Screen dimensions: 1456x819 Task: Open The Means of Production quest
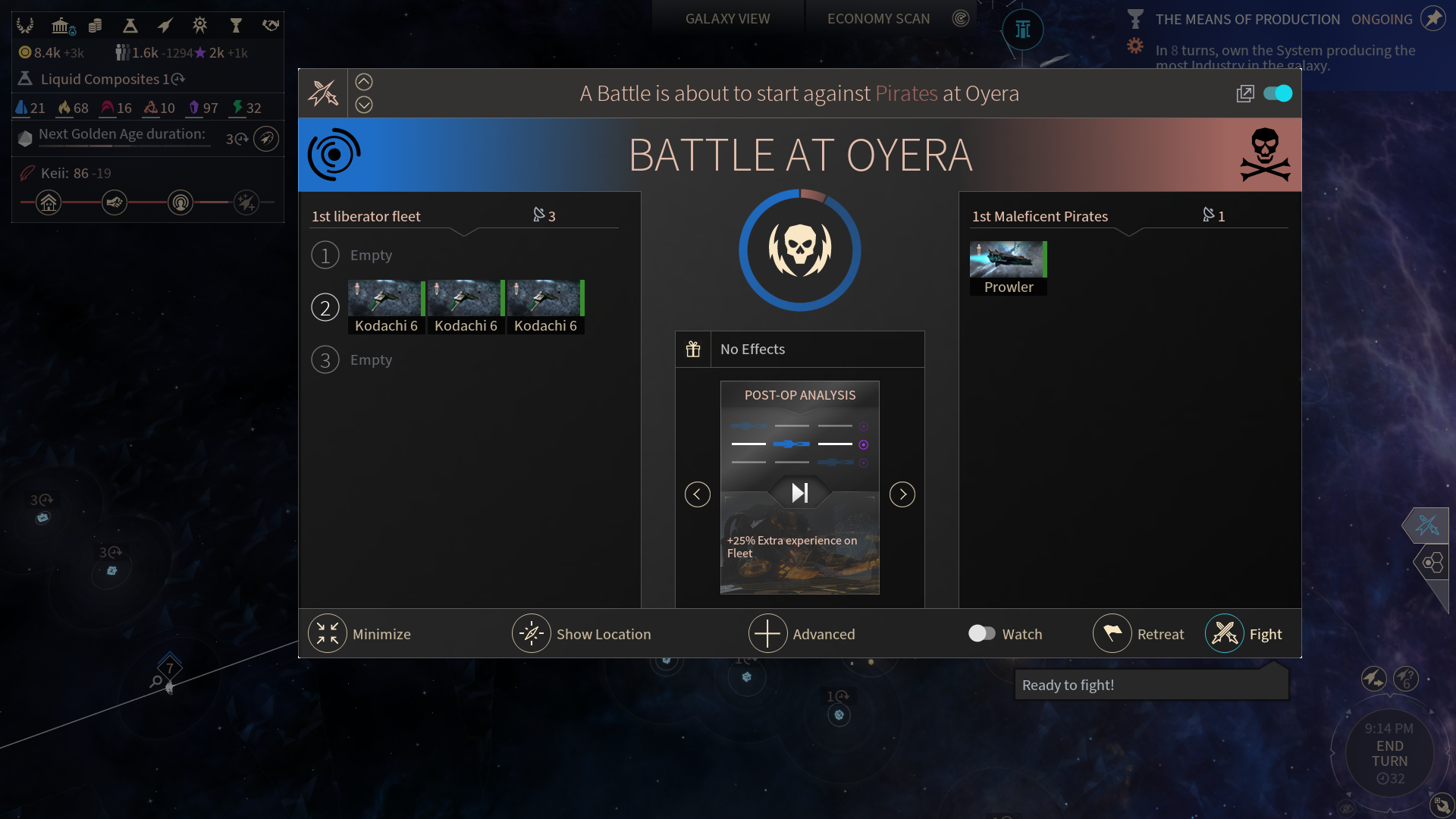coord(1247,20)
